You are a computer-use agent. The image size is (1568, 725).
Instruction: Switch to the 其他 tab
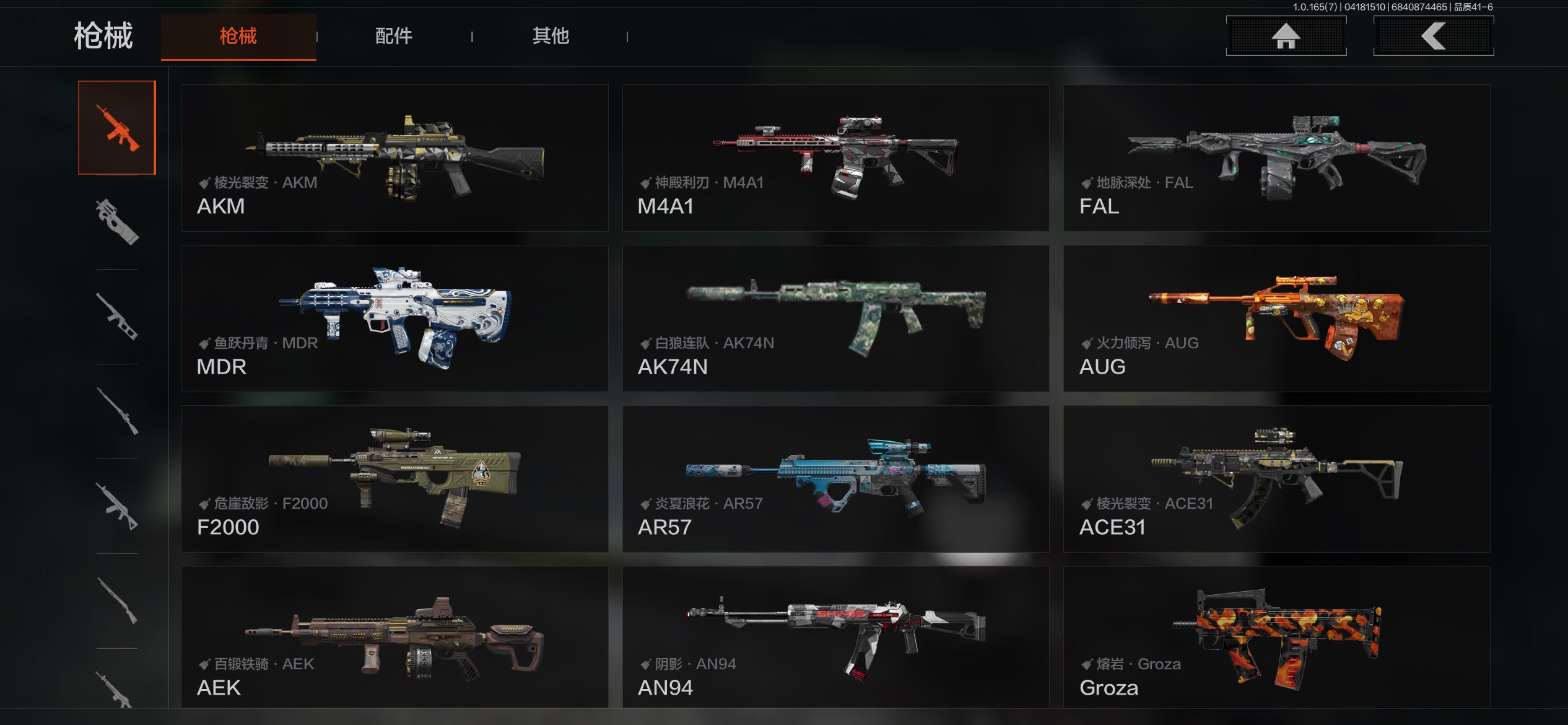pos(551,37)
